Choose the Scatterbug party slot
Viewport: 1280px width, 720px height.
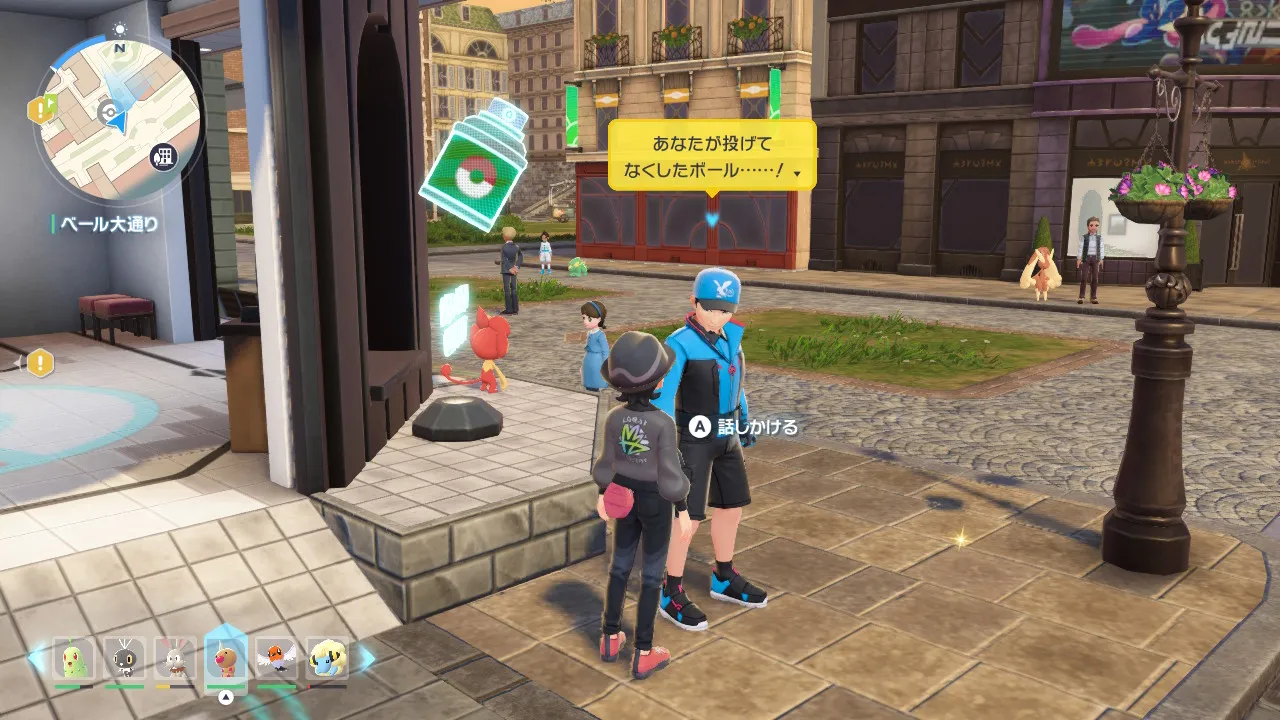pyautogui.click(x=125, y=658)
